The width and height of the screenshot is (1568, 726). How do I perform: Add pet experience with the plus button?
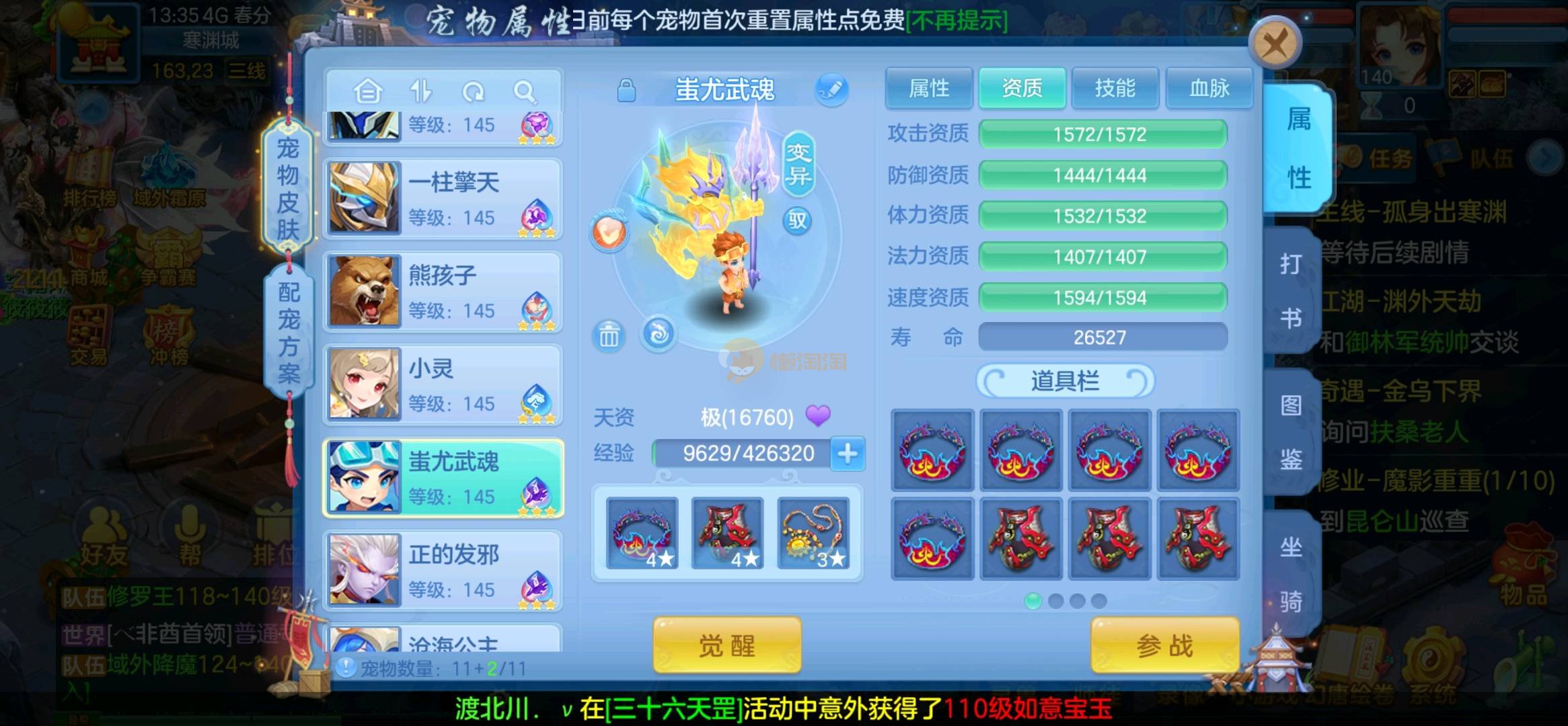(848, 454)
